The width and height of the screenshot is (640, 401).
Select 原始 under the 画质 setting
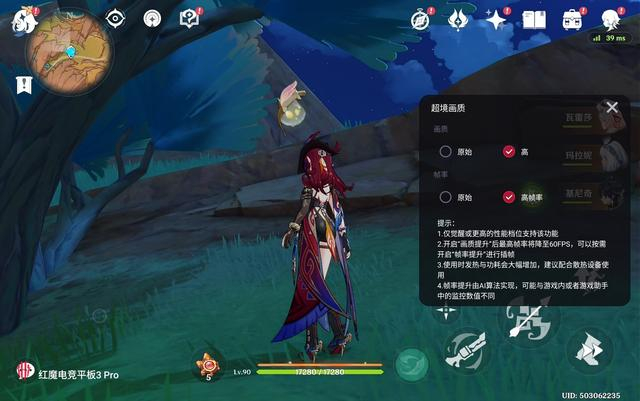coord(445,151)
